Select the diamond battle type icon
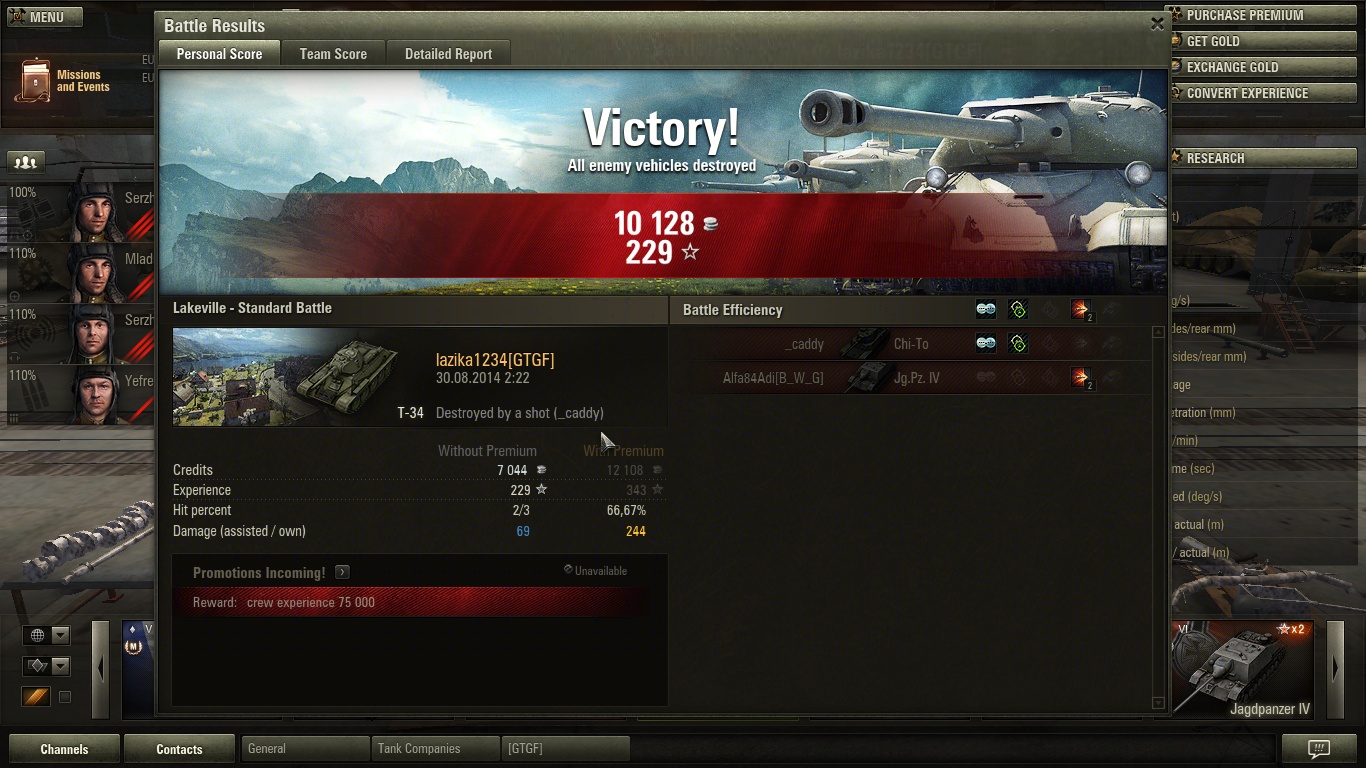 point(38,665)
